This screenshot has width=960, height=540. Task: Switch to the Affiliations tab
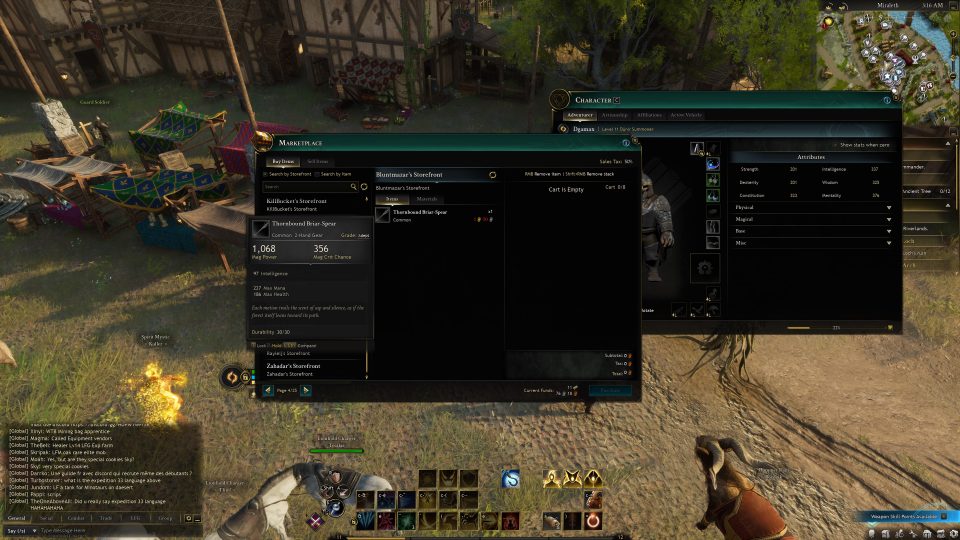(649, 115)
